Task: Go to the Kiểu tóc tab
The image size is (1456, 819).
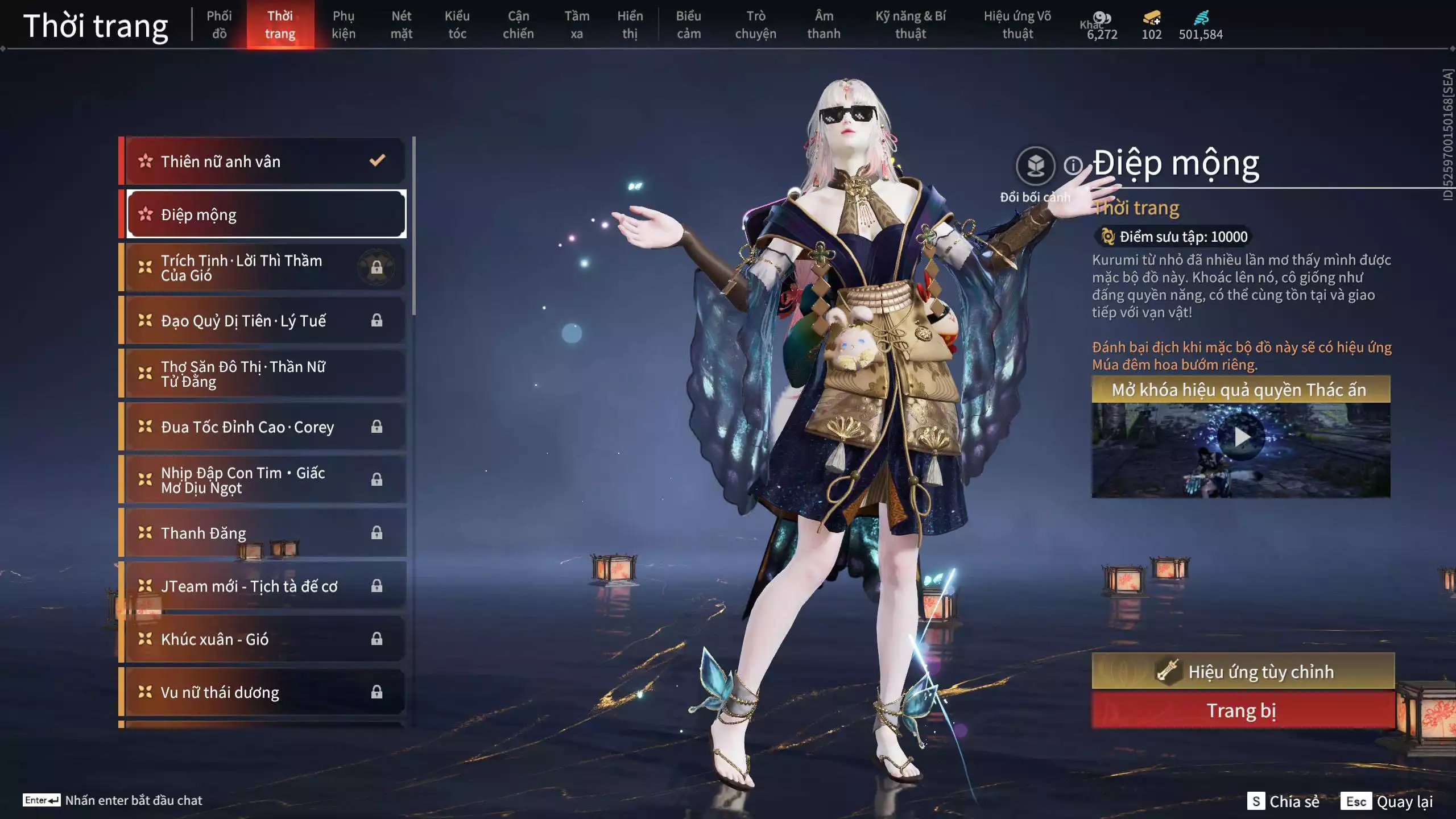Action: click(x=457, y=25)
